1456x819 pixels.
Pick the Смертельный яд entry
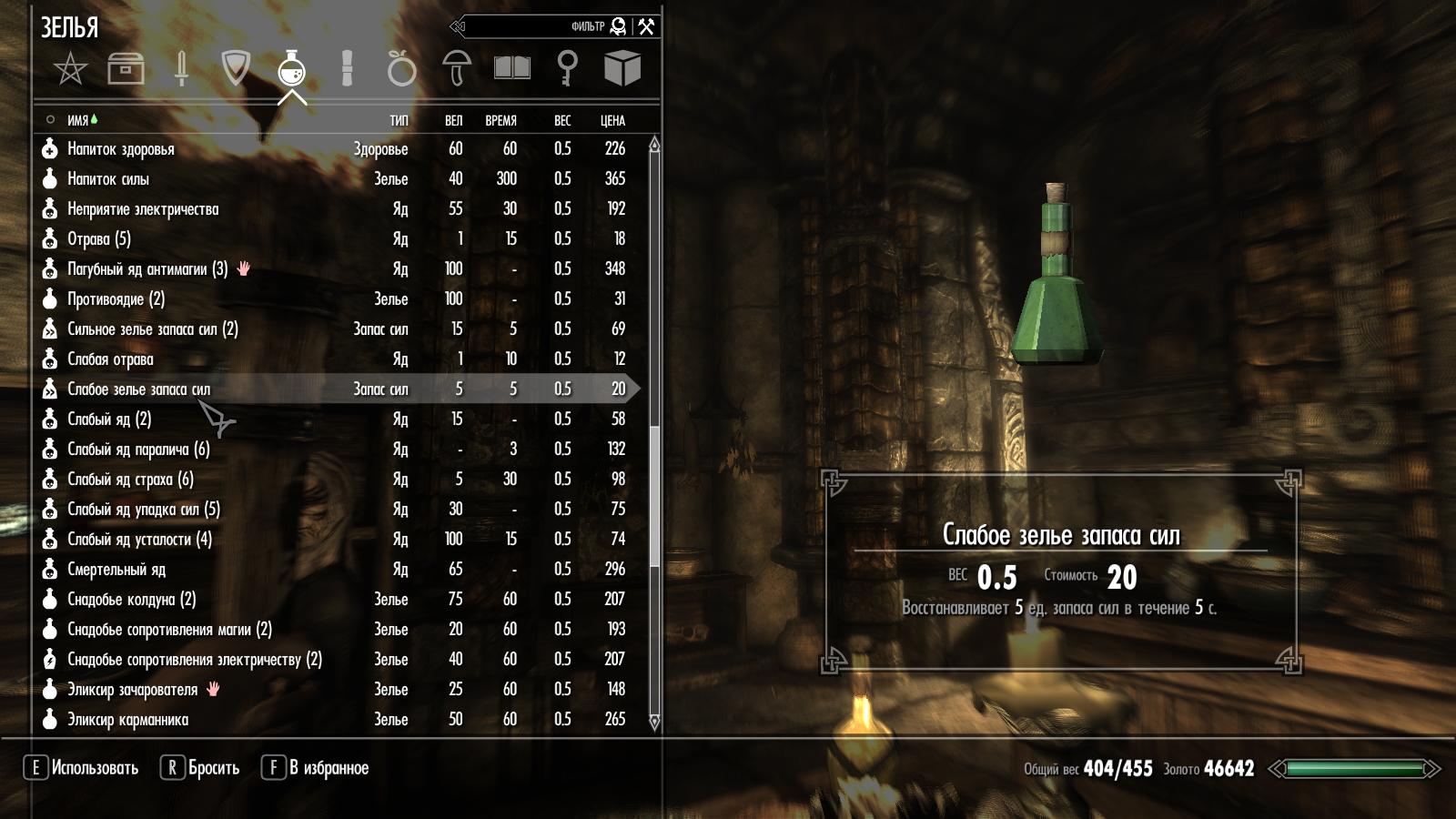(x=116, y=570)
